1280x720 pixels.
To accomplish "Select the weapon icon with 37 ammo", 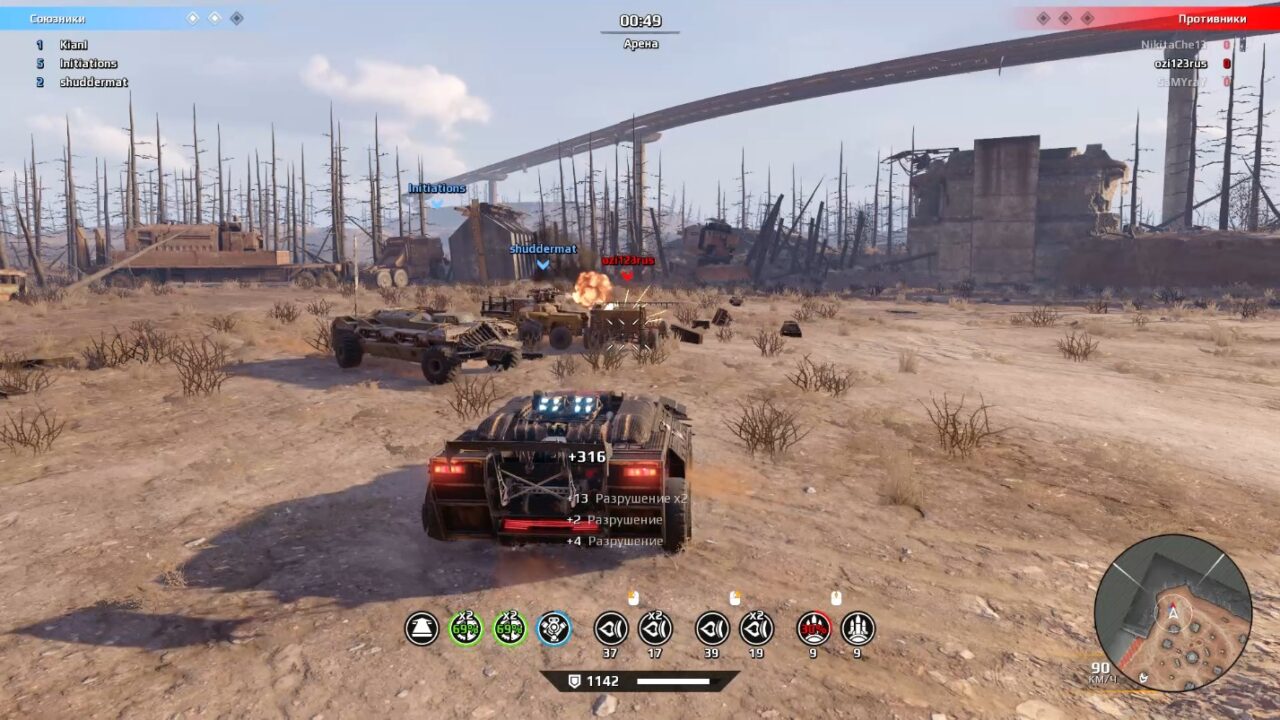I will [611, 628].
